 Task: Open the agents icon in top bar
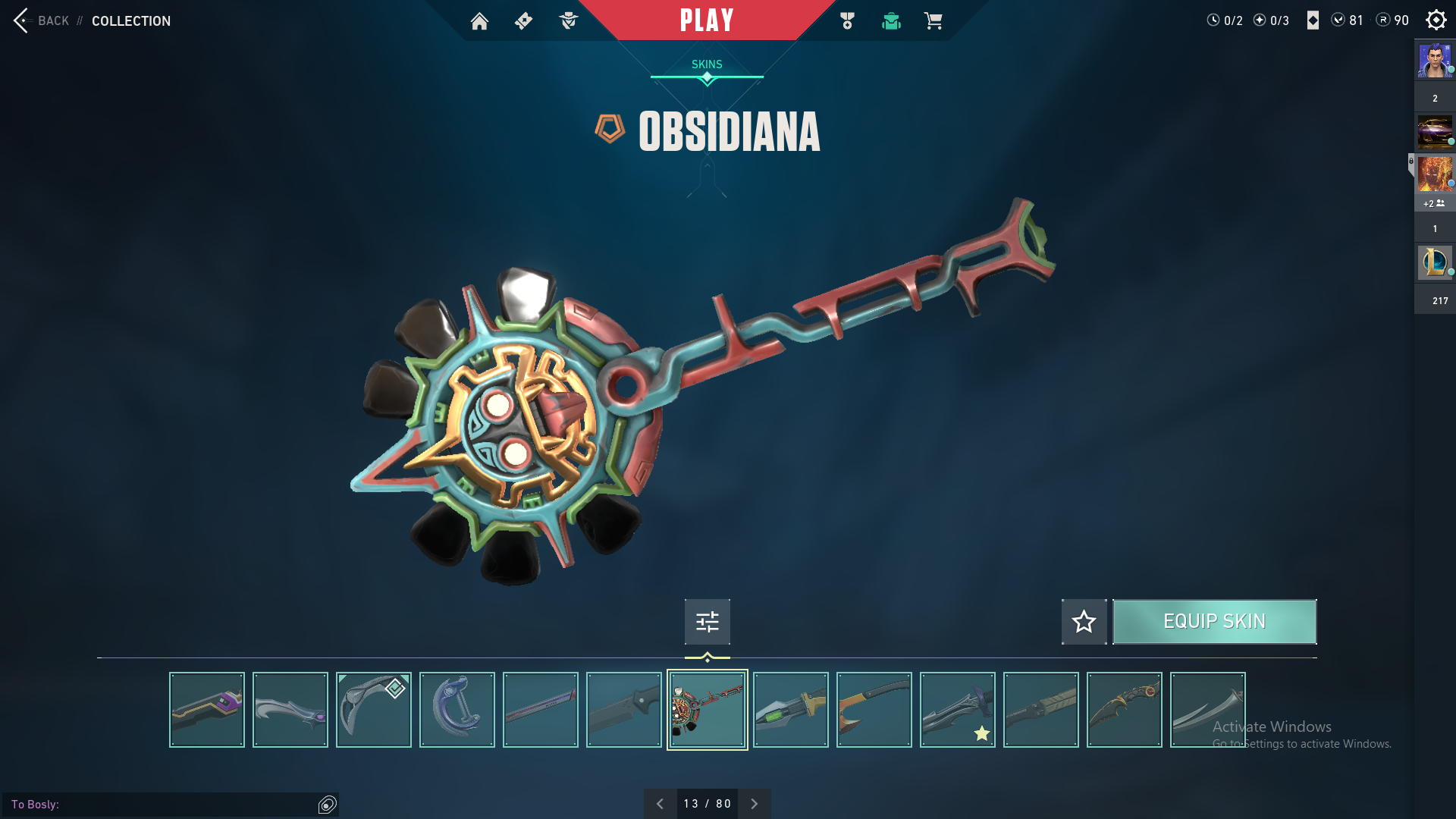tap(568, 21)
